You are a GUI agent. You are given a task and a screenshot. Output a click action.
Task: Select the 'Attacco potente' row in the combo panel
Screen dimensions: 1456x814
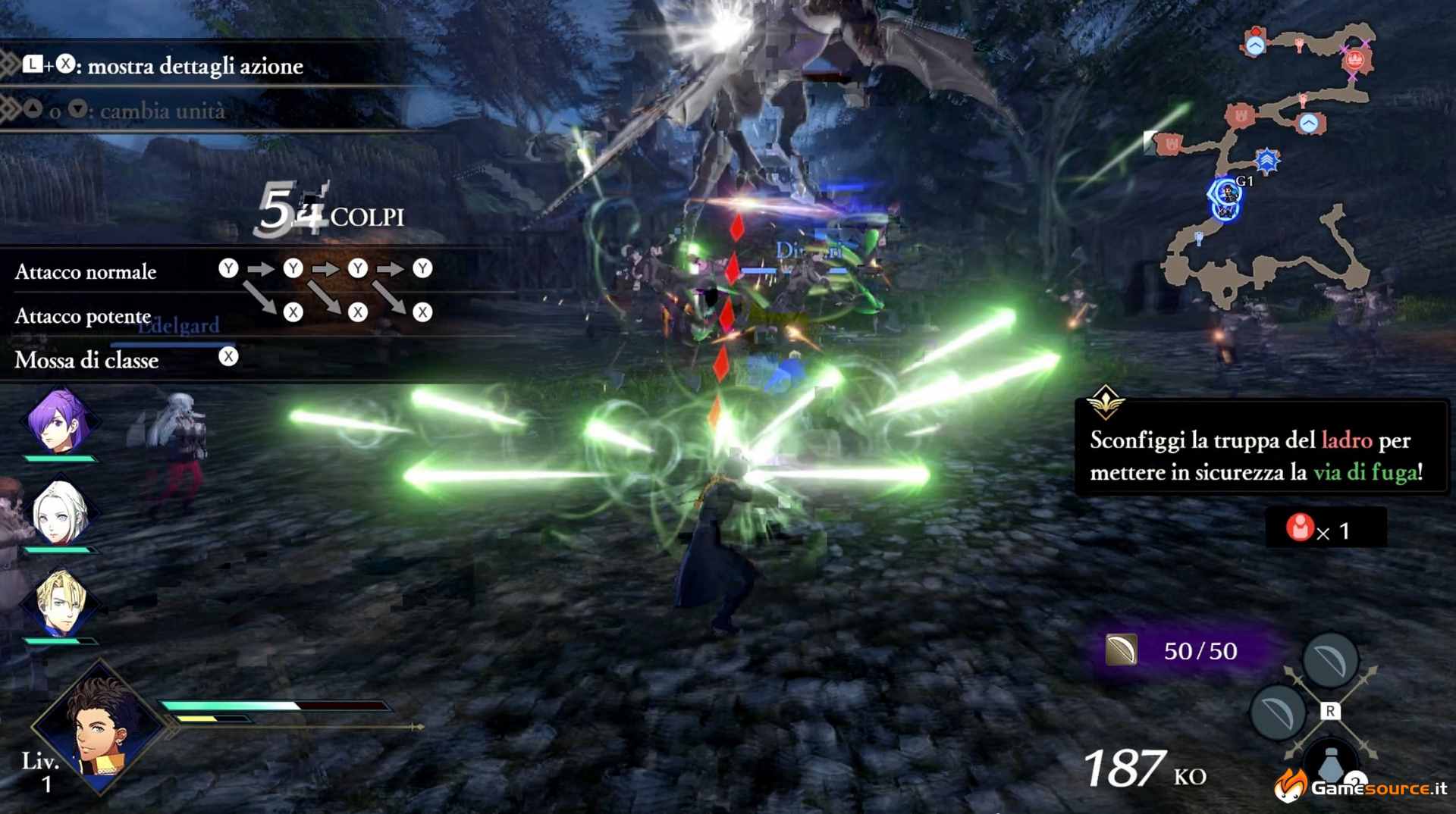83,317
